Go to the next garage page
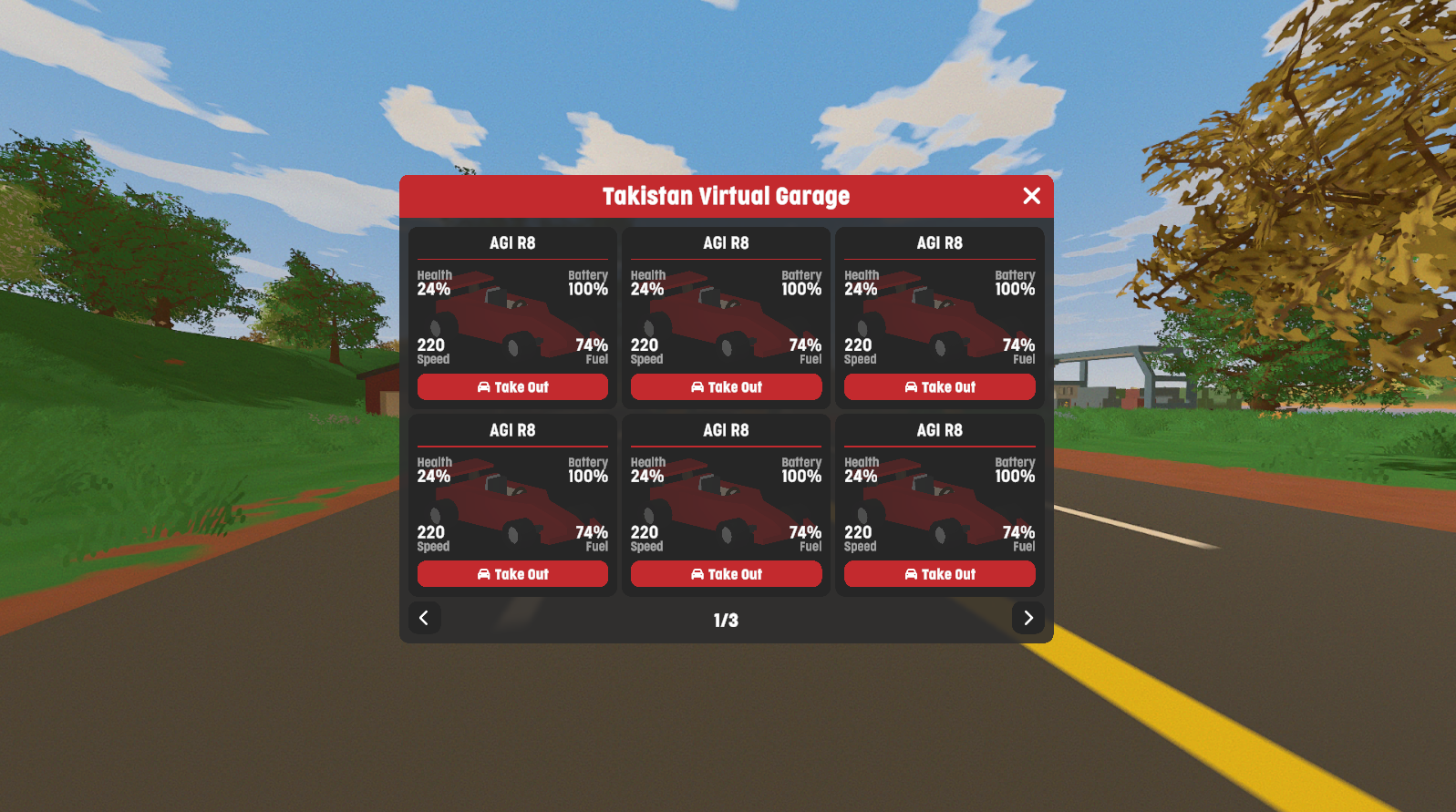This screenshot has width=1456, height=812. tap(1027, 618)
